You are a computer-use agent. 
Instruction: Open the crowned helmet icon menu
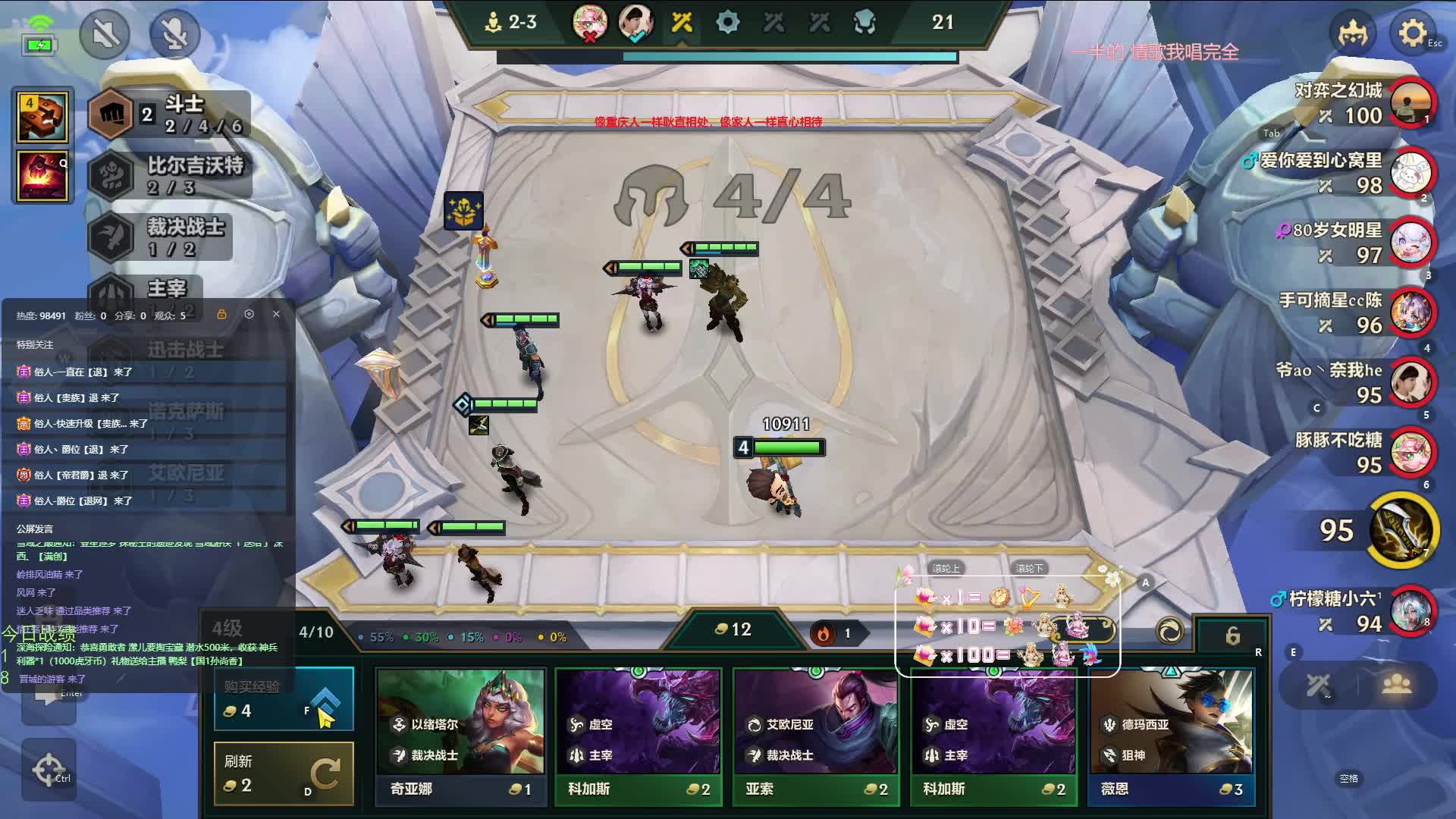(1352, 33)
